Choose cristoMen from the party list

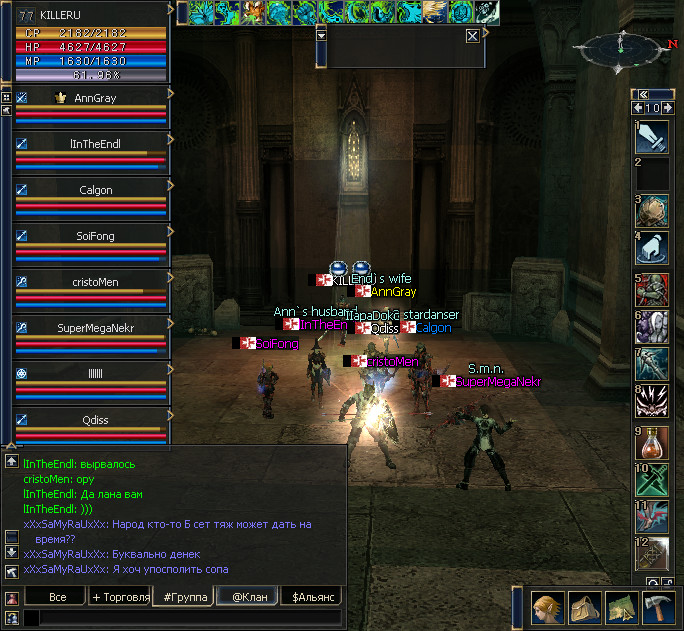(x=94, y=282)
